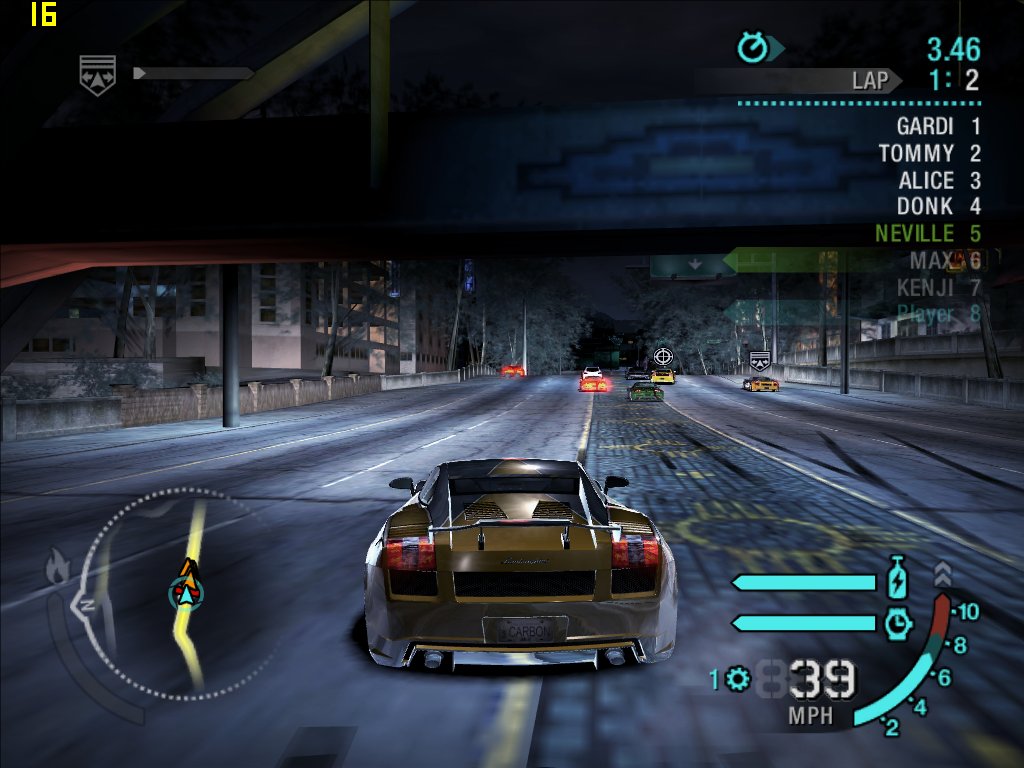1024x768 pixels.
Task: Click the player arrow marker on minimap
Action: (186, 590)
